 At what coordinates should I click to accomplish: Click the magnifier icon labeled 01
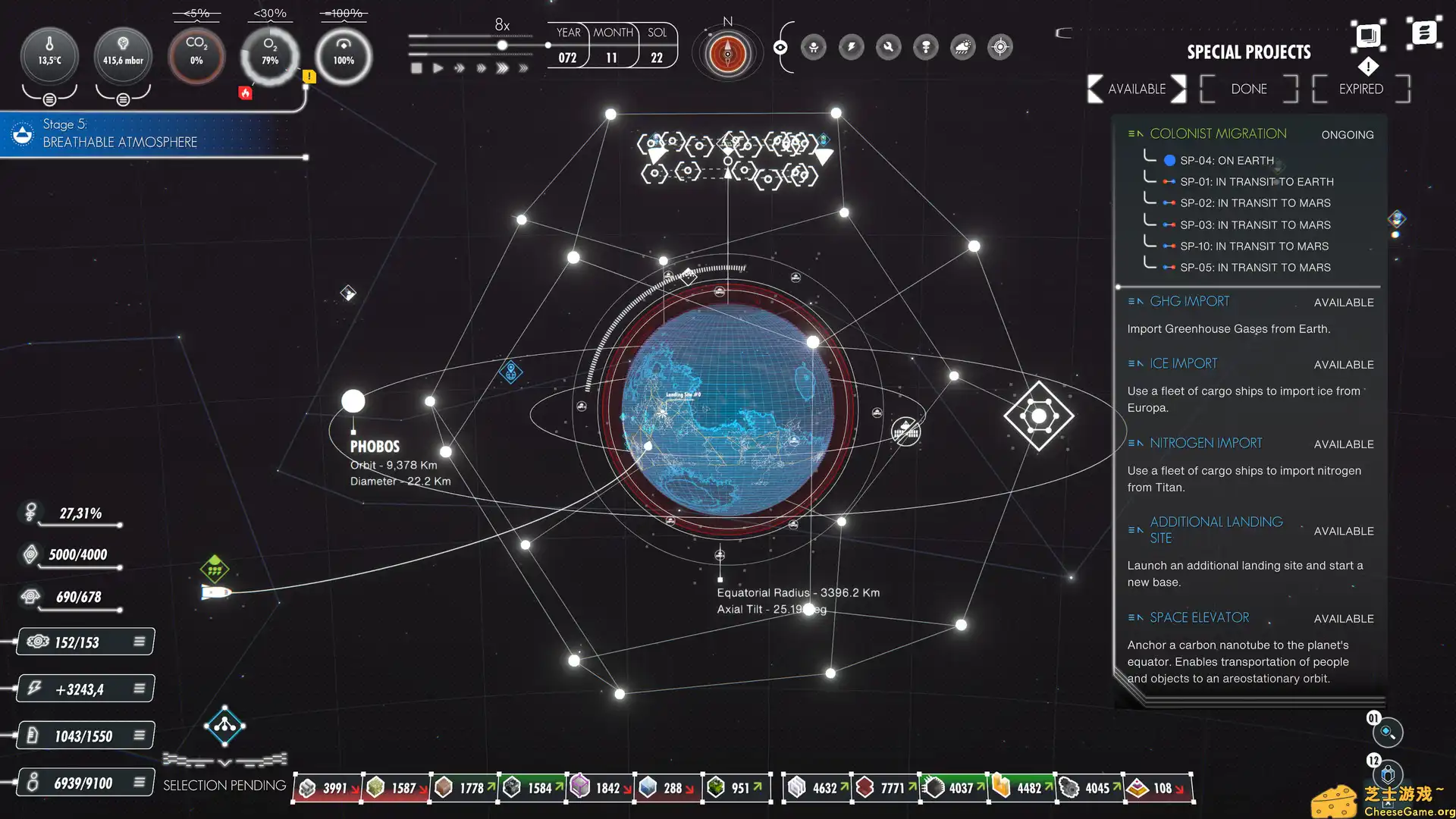(1389, 733)
